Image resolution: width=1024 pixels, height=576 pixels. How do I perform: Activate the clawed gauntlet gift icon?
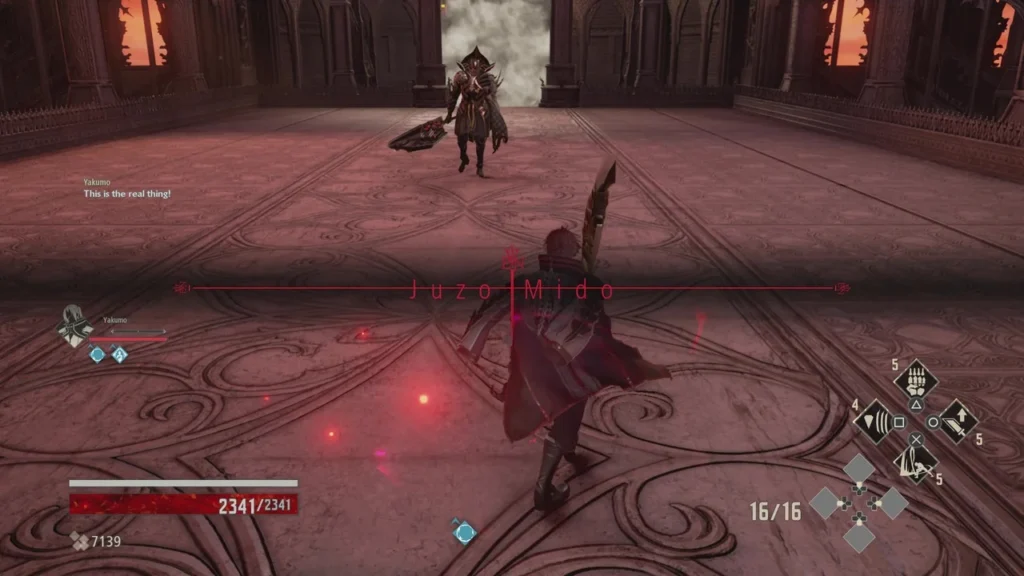pyautogui.click(x=914, y=379)
